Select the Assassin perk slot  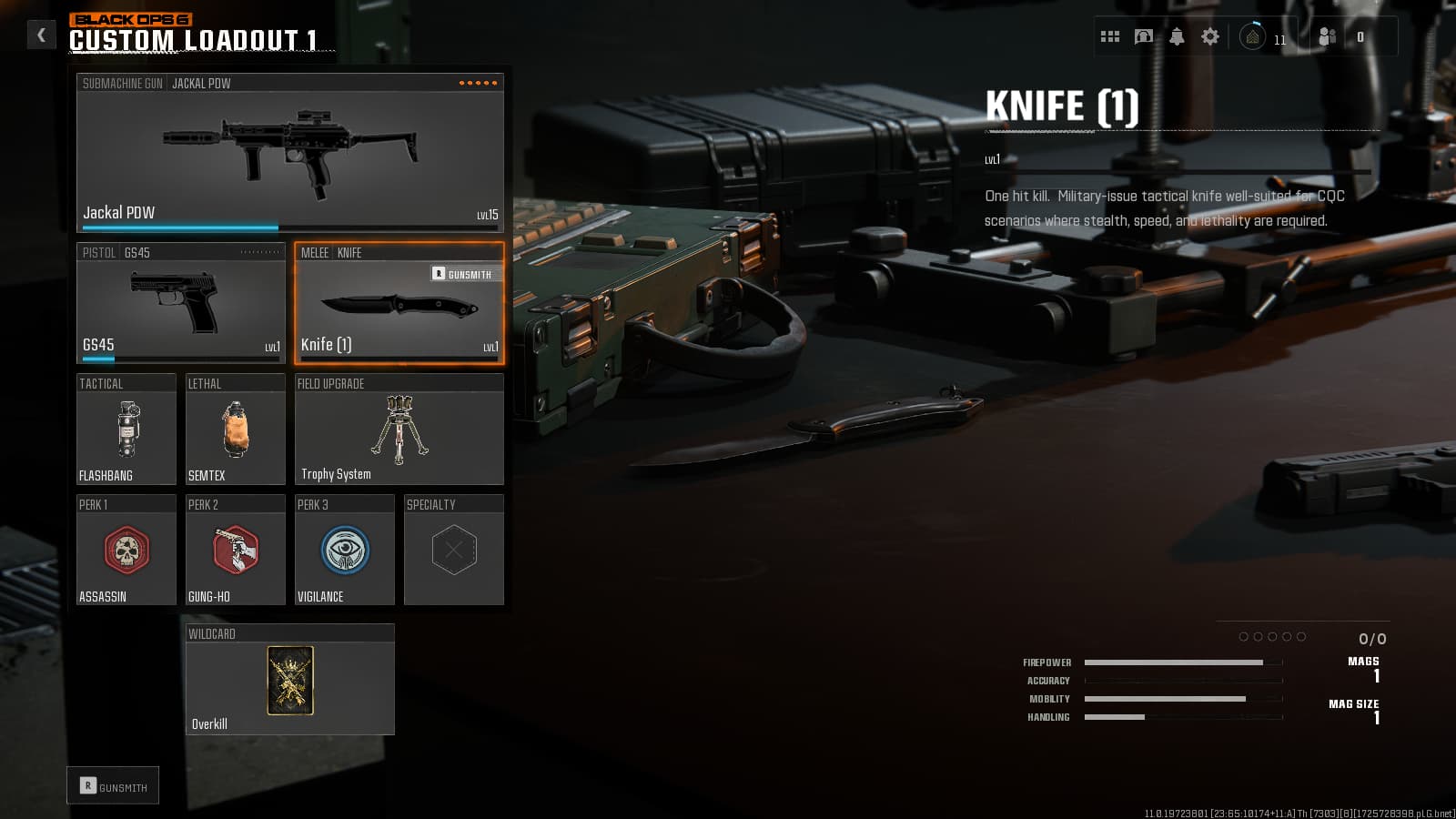point(126,551)
